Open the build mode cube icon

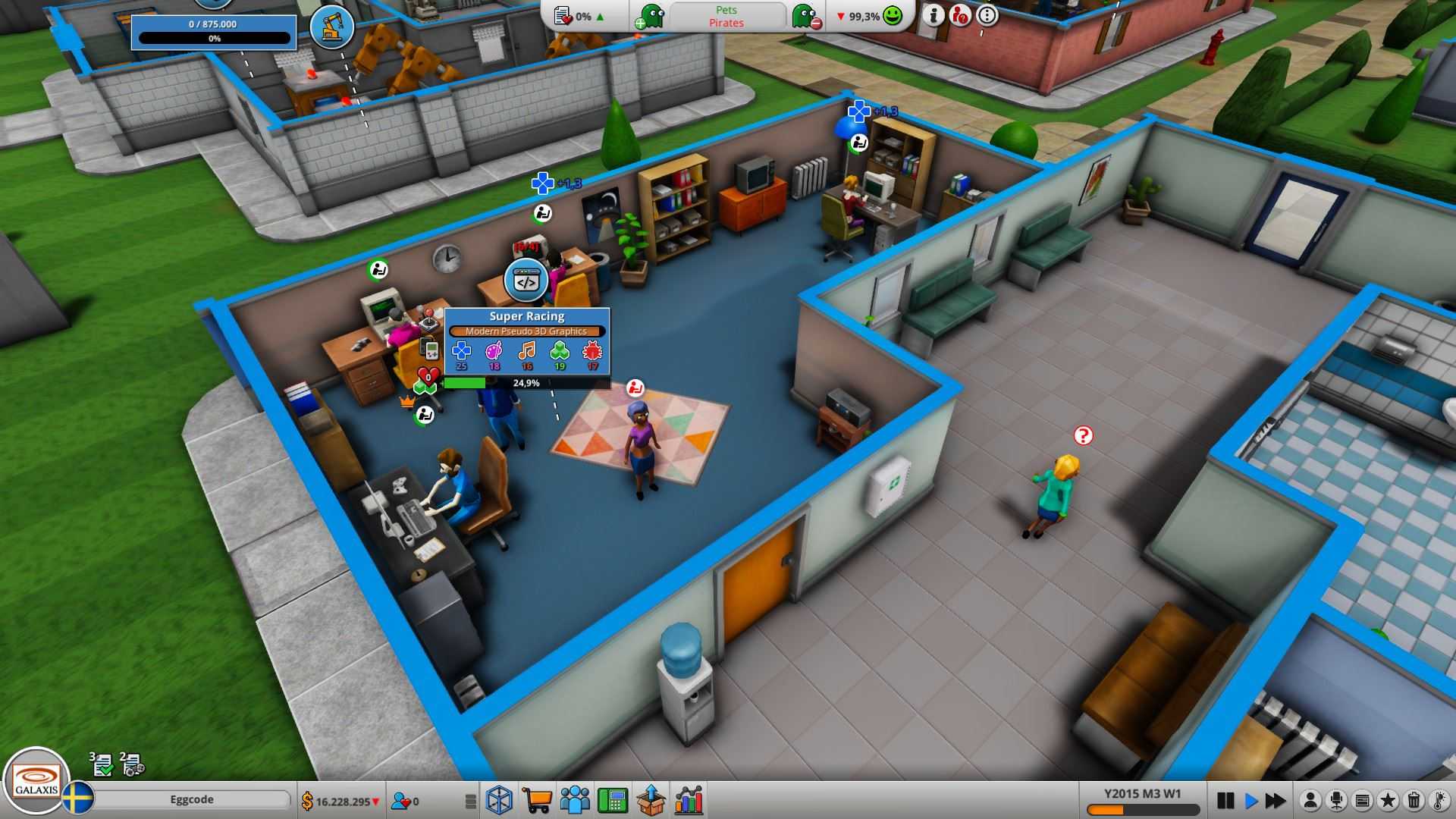[x=500, y=800]
